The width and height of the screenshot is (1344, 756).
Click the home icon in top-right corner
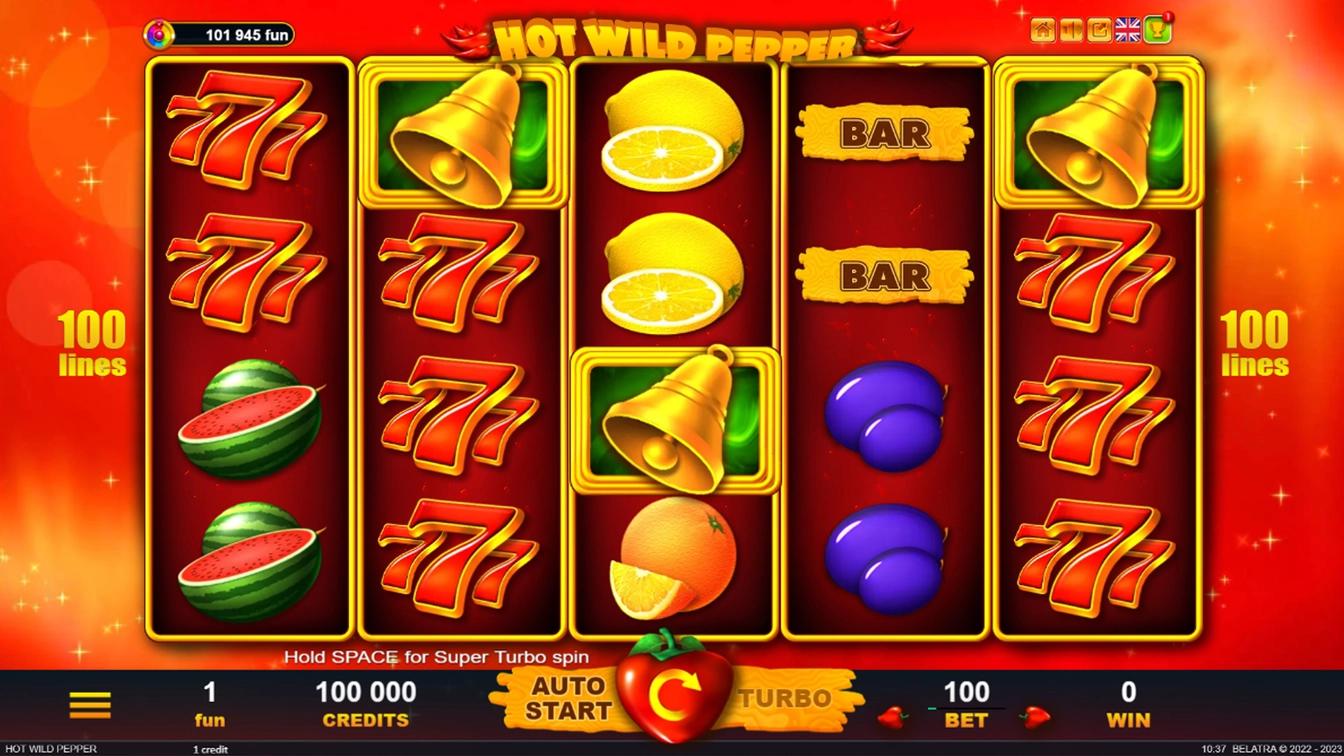tap(1043, 30)
